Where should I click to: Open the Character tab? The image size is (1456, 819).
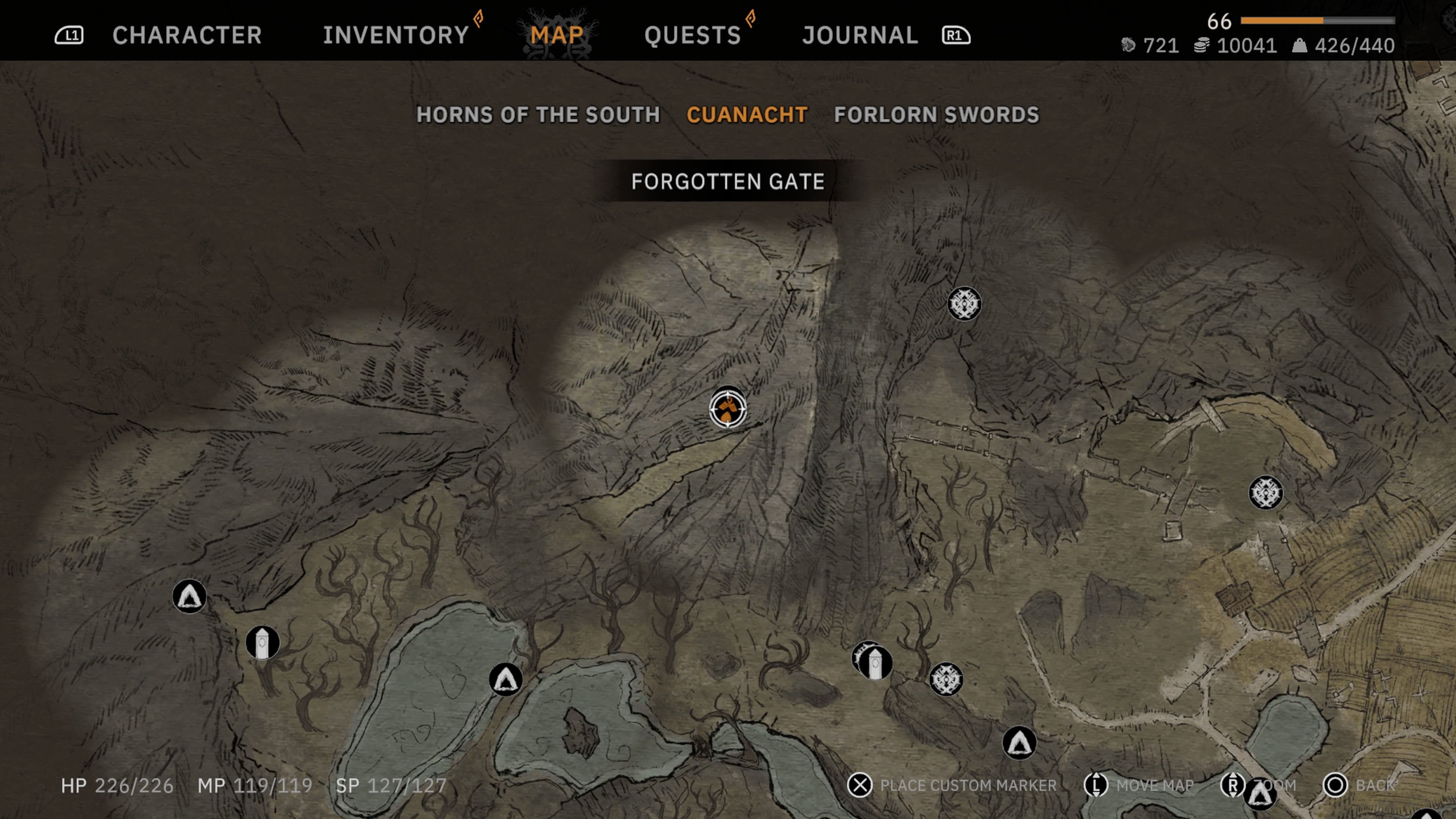coord(187,35)
